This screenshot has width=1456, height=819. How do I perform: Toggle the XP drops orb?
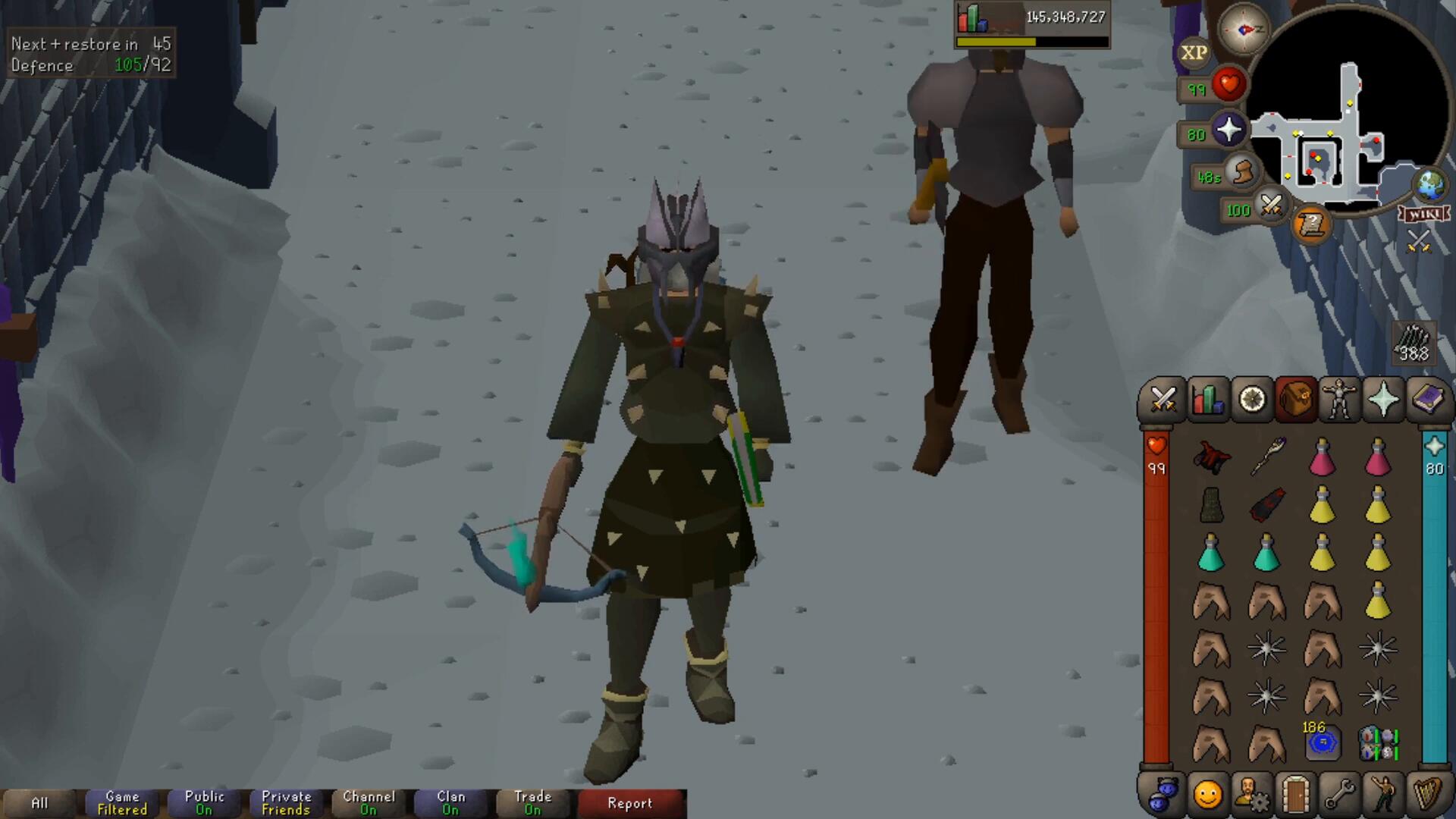tap(1194, 53)
